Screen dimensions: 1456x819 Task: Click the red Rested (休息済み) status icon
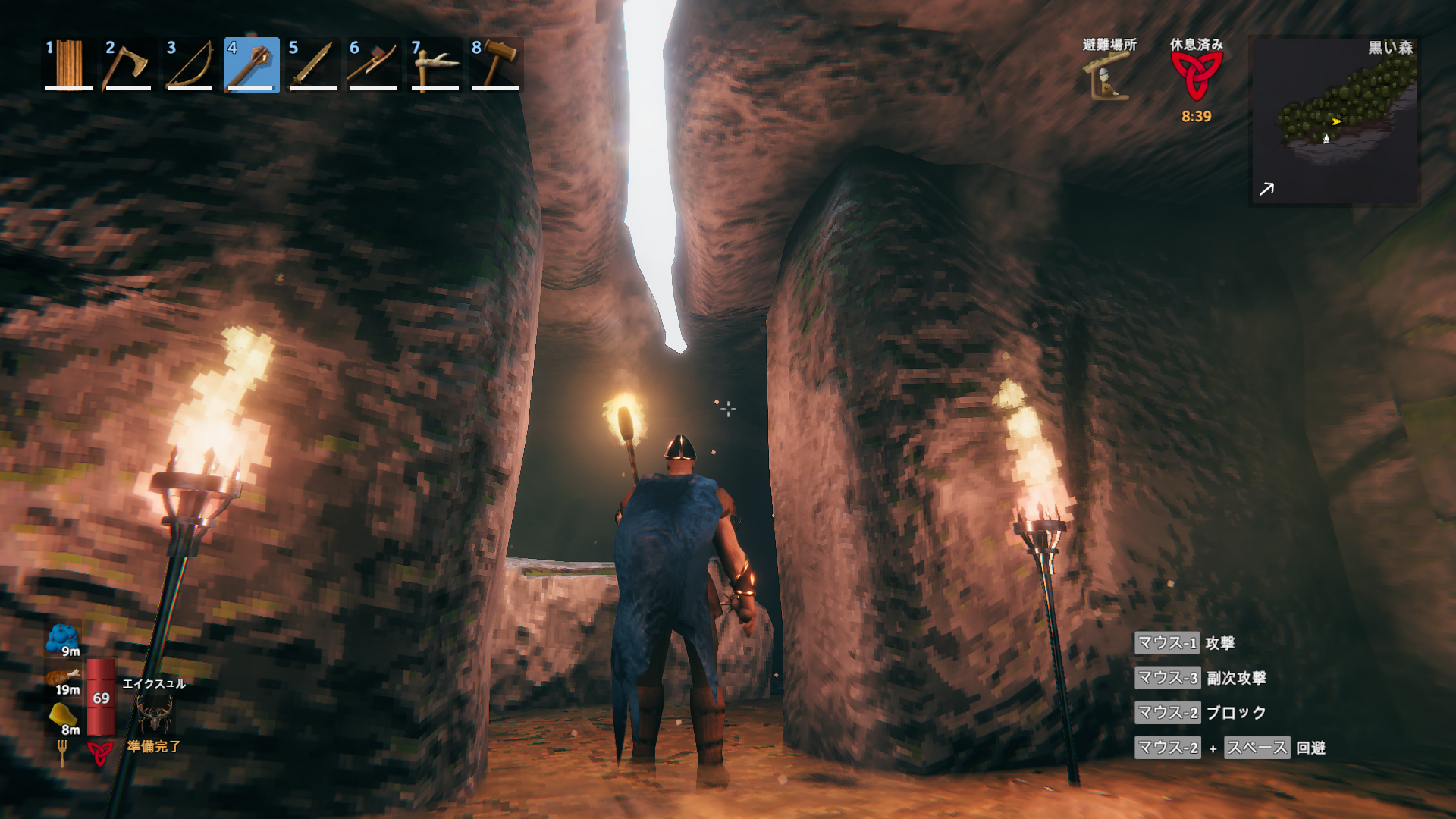(x=1196, y=76)
